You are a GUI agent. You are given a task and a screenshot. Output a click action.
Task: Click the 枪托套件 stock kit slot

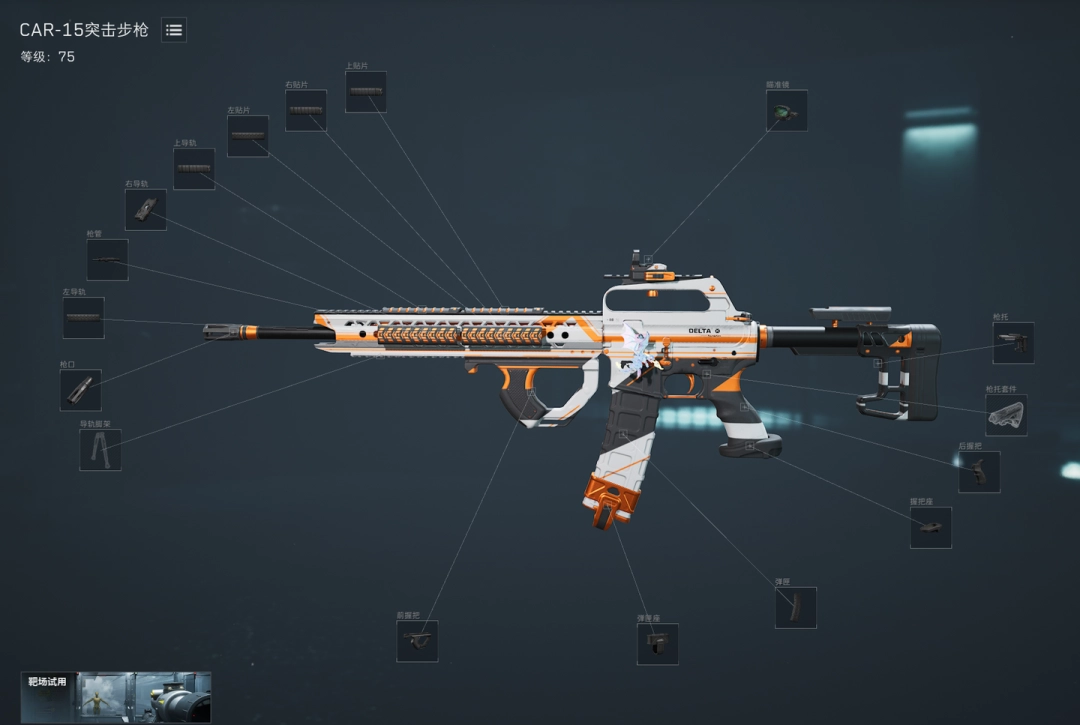pos(1006,415)
